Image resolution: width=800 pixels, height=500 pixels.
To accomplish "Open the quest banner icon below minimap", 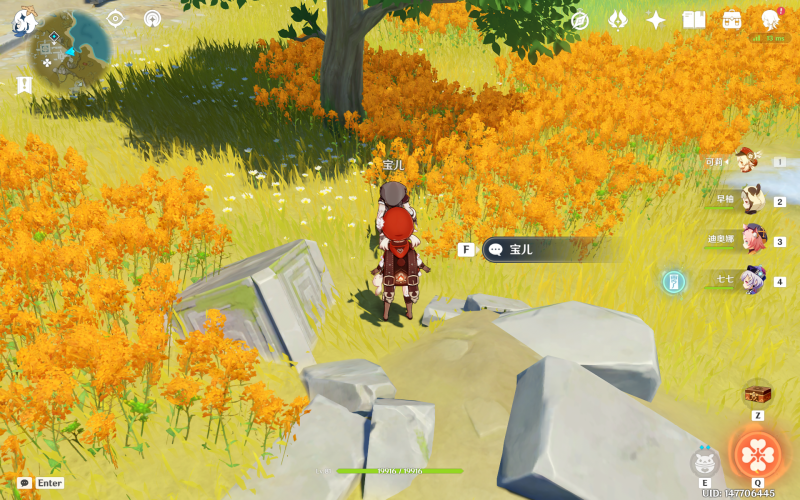I will coord(24,85).
